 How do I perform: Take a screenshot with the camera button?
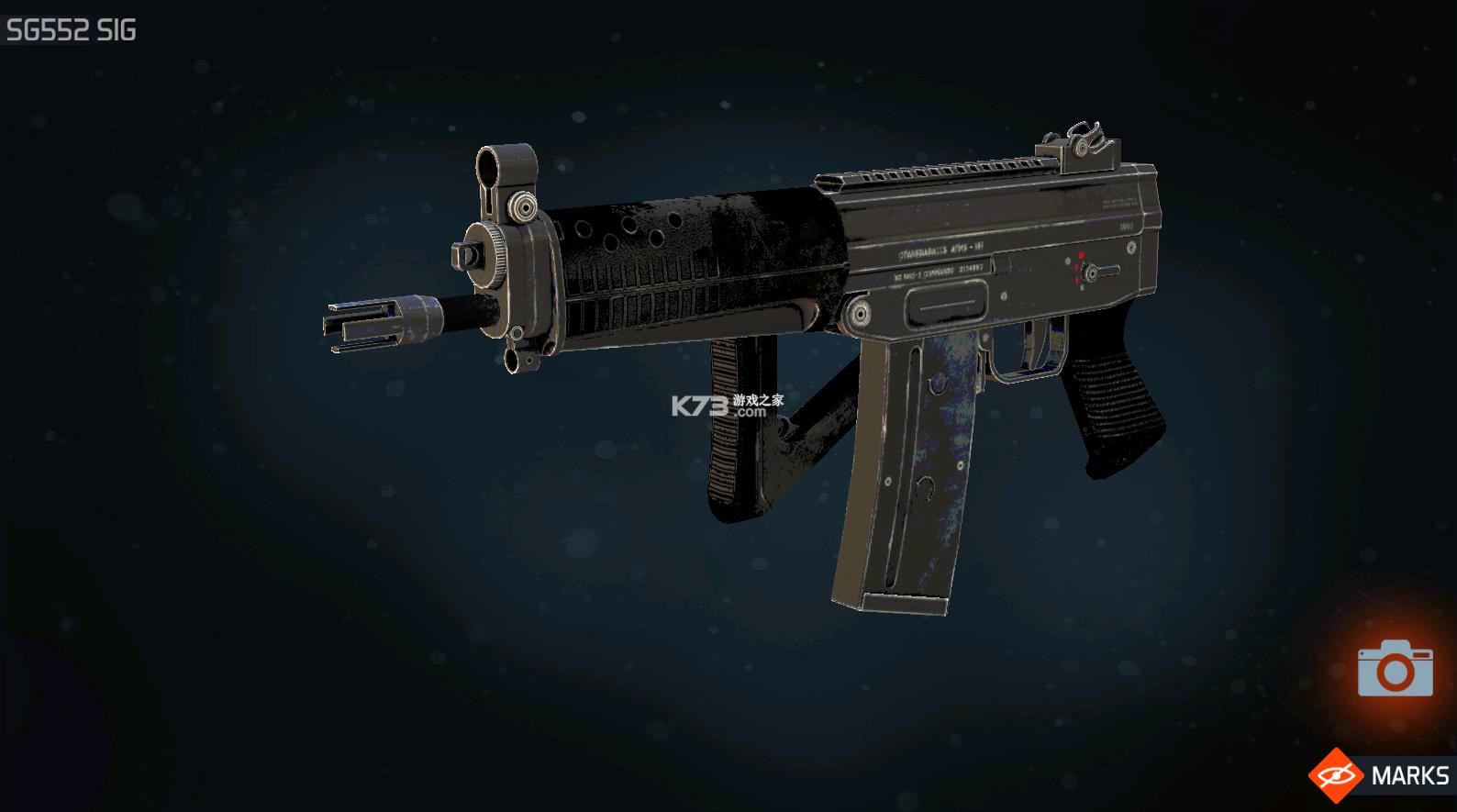pos(1395,669)
